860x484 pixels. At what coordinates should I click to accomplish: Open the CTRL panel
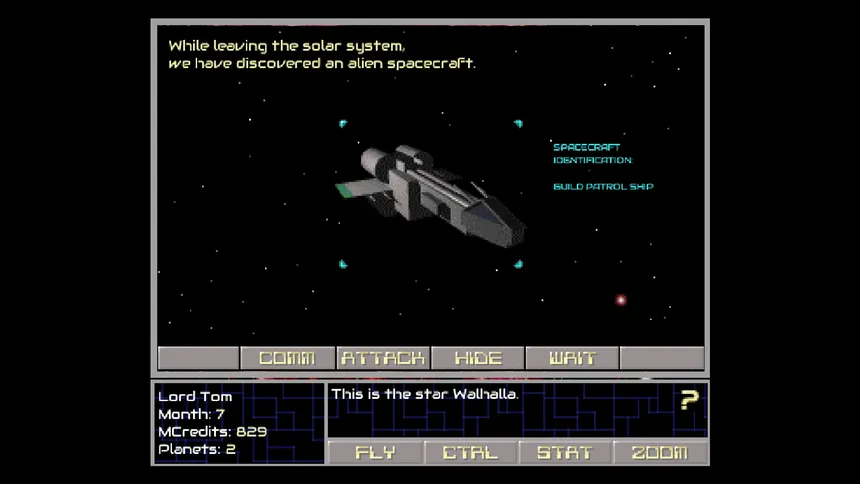click(x=470, y=452)
